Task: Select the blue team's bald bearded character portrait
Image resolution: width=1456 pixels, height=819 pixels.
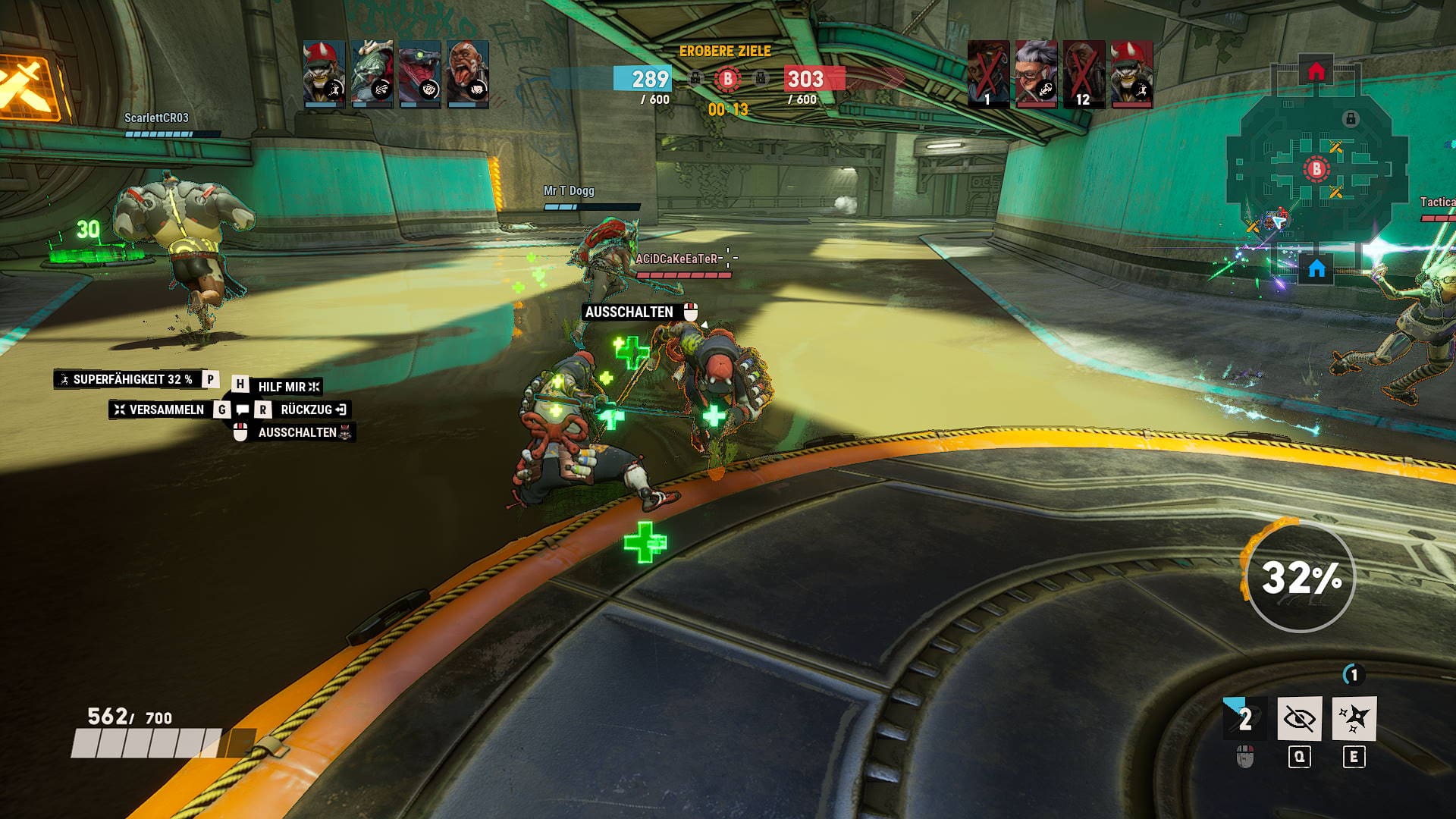Action: (468, 74)
